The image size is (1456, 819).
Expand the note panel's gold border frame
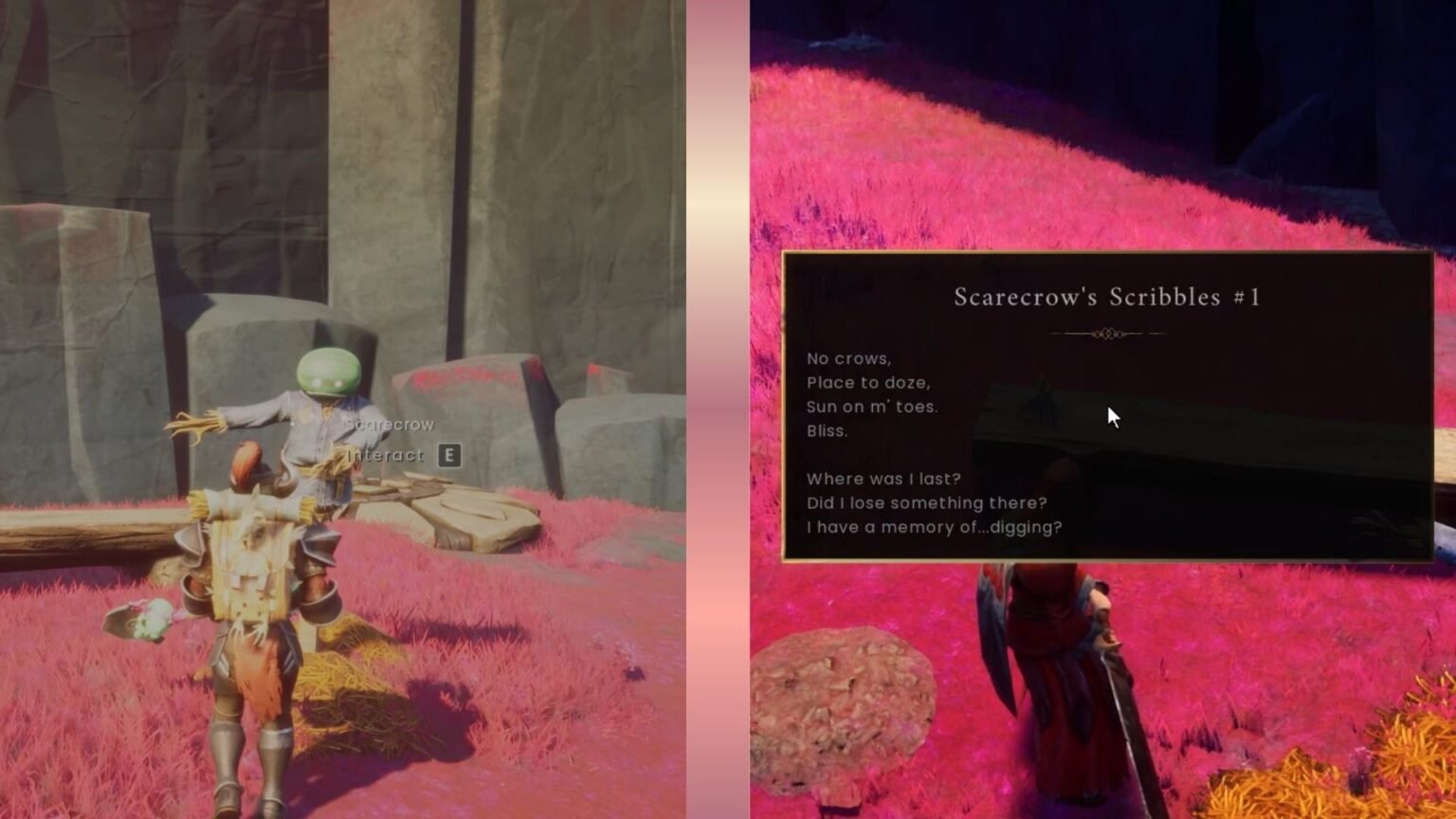(1104, 252)
